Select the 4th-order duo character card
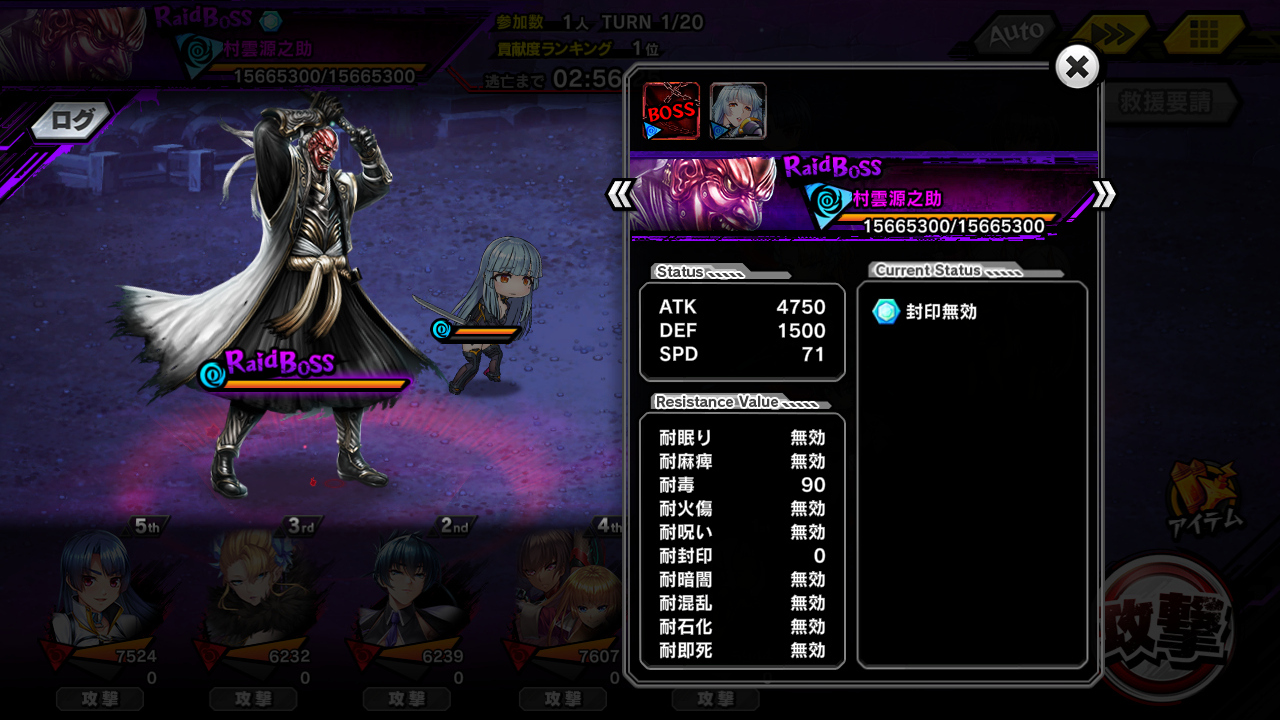The height and width of the screenshot is (720, 1280). coord(562,600)
